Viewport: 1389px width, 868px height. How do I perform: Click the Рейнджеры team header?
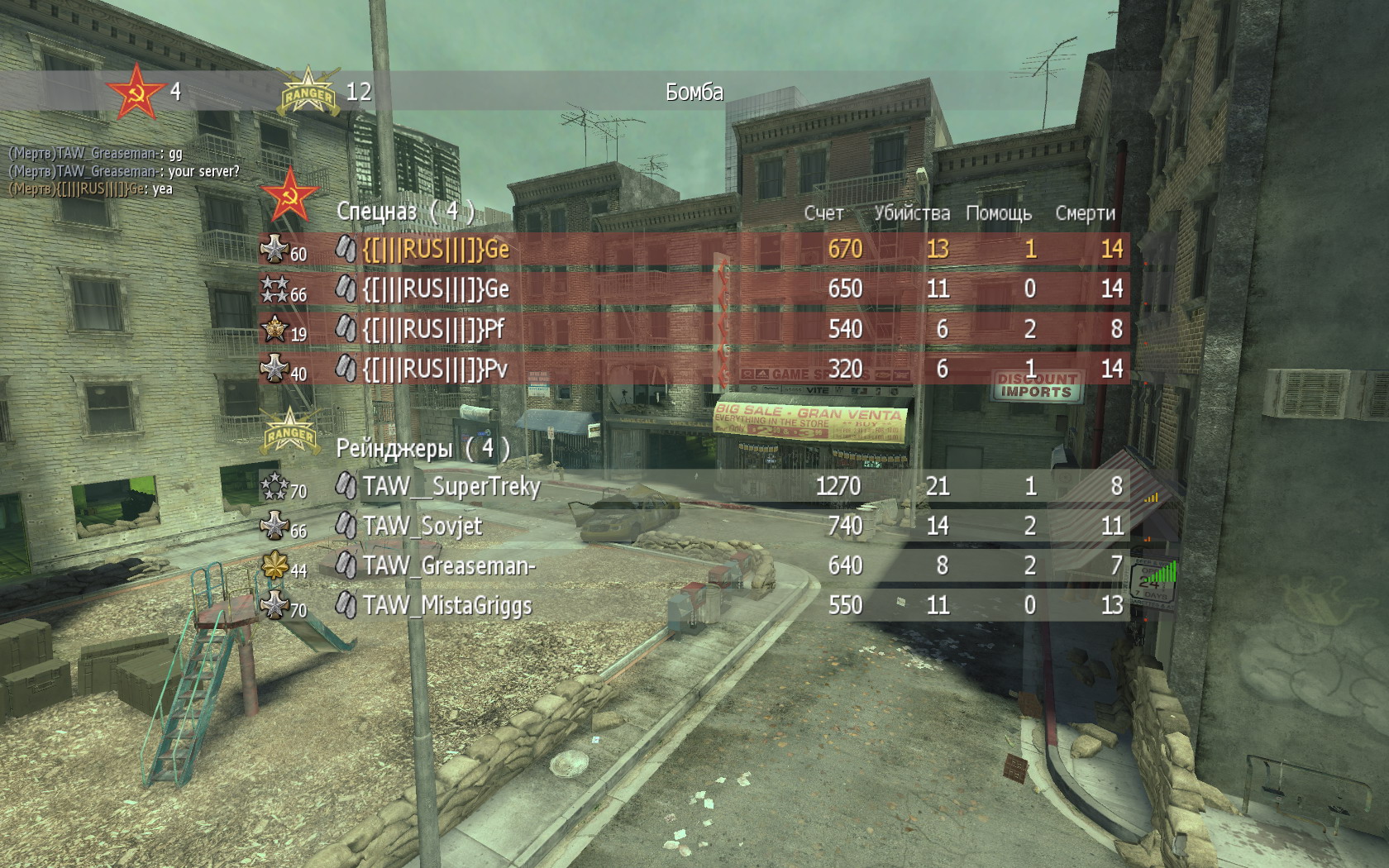pos(422,448)
